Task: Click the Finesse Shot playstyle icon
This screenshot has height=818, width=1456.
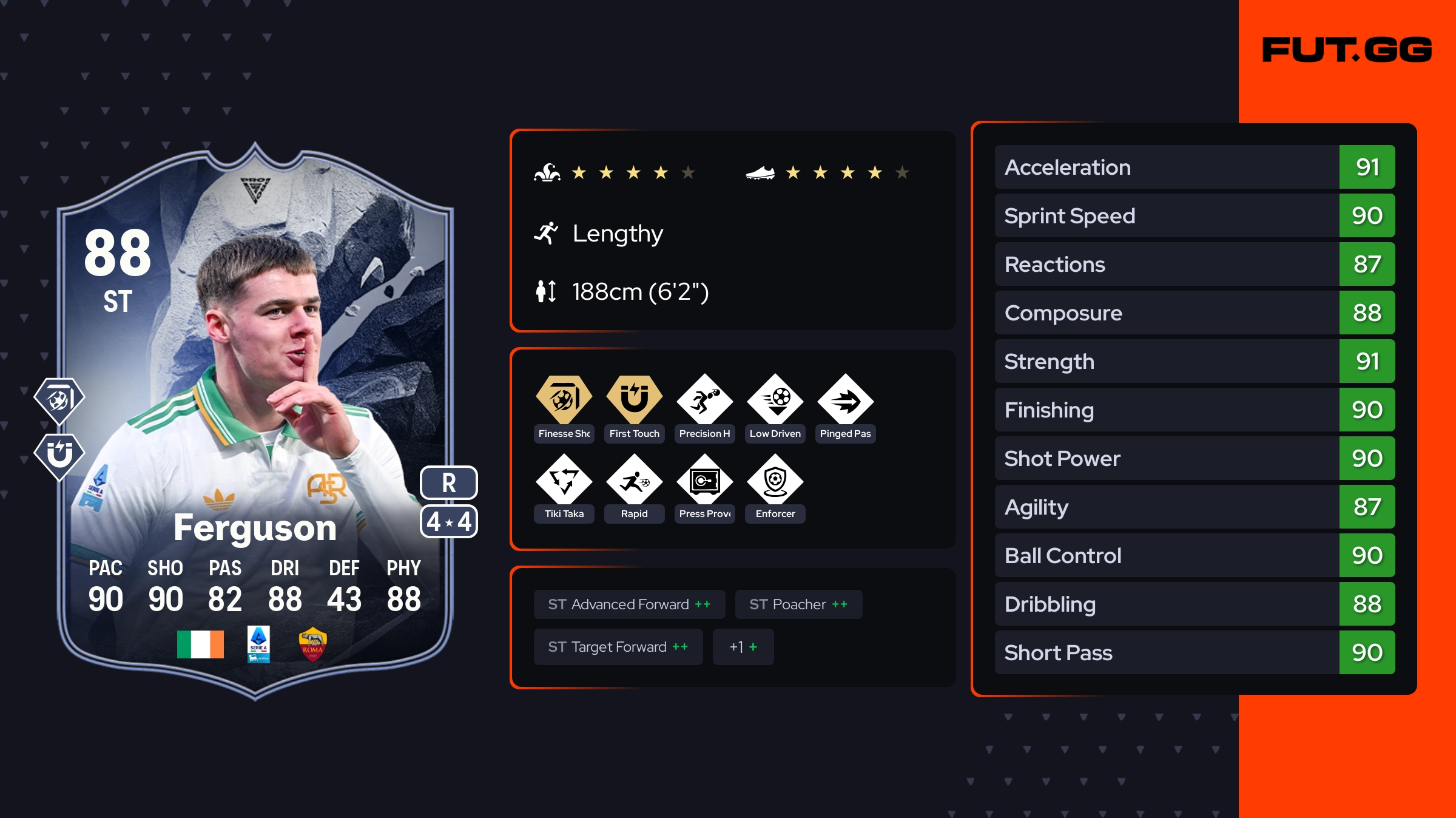Action: [x=564, y=401]
